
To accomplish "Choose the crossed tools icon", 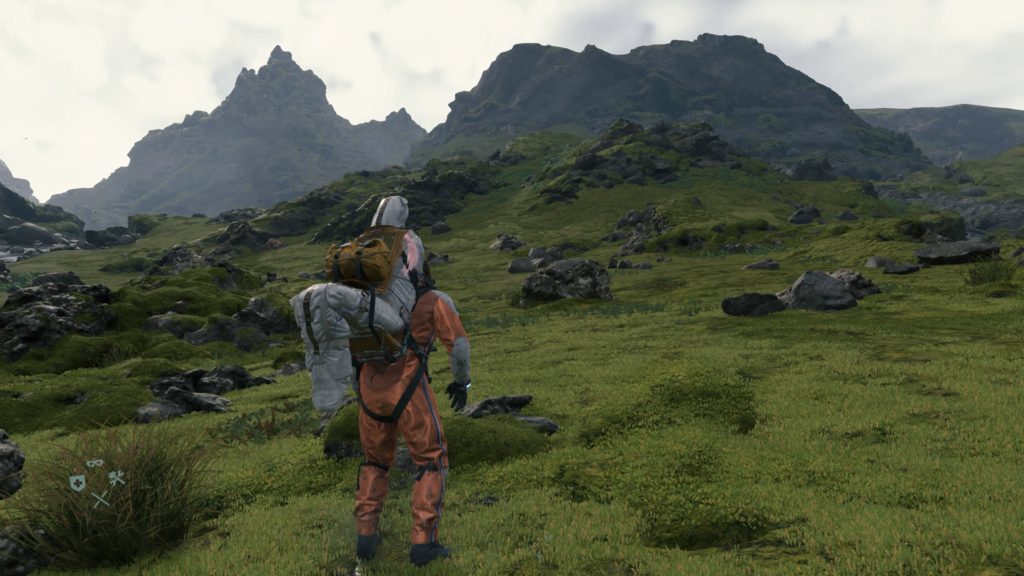I will click(x=117, y=478).
